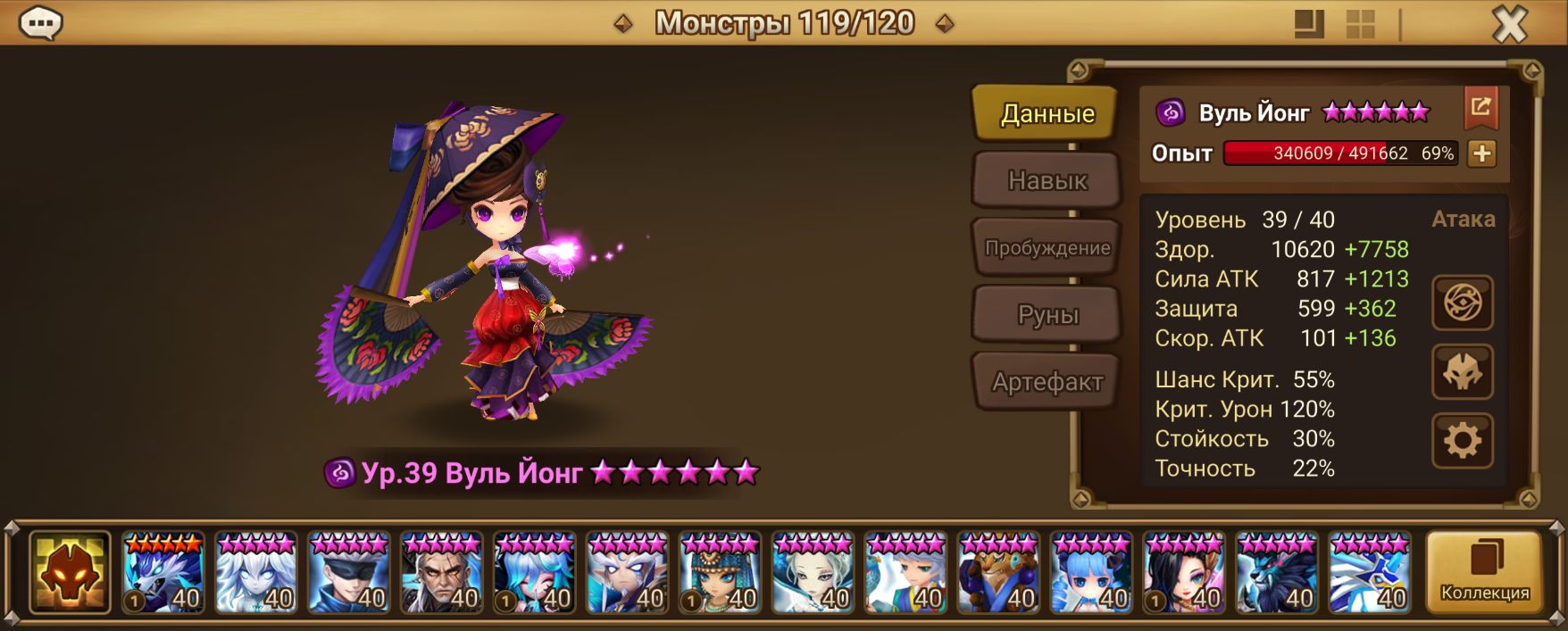Click the eye emblem icon button

1462,303
